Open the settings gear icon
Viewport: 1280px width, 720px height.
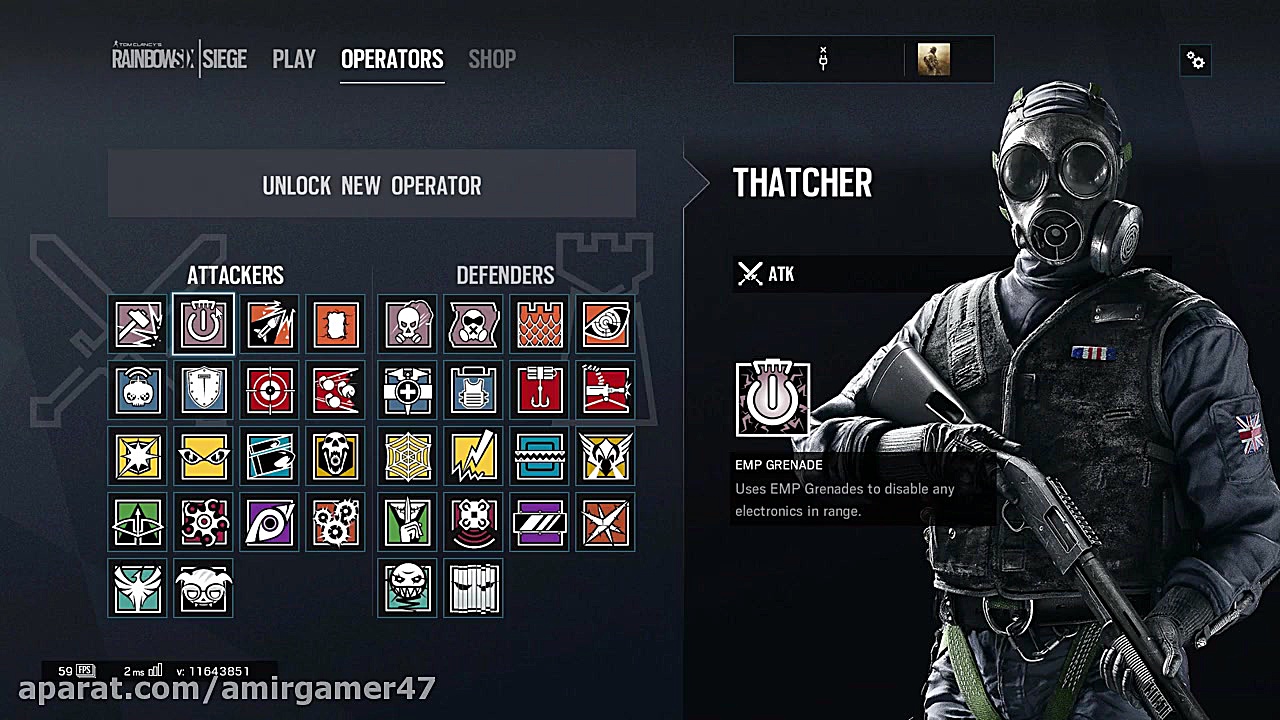(1196, 61)
